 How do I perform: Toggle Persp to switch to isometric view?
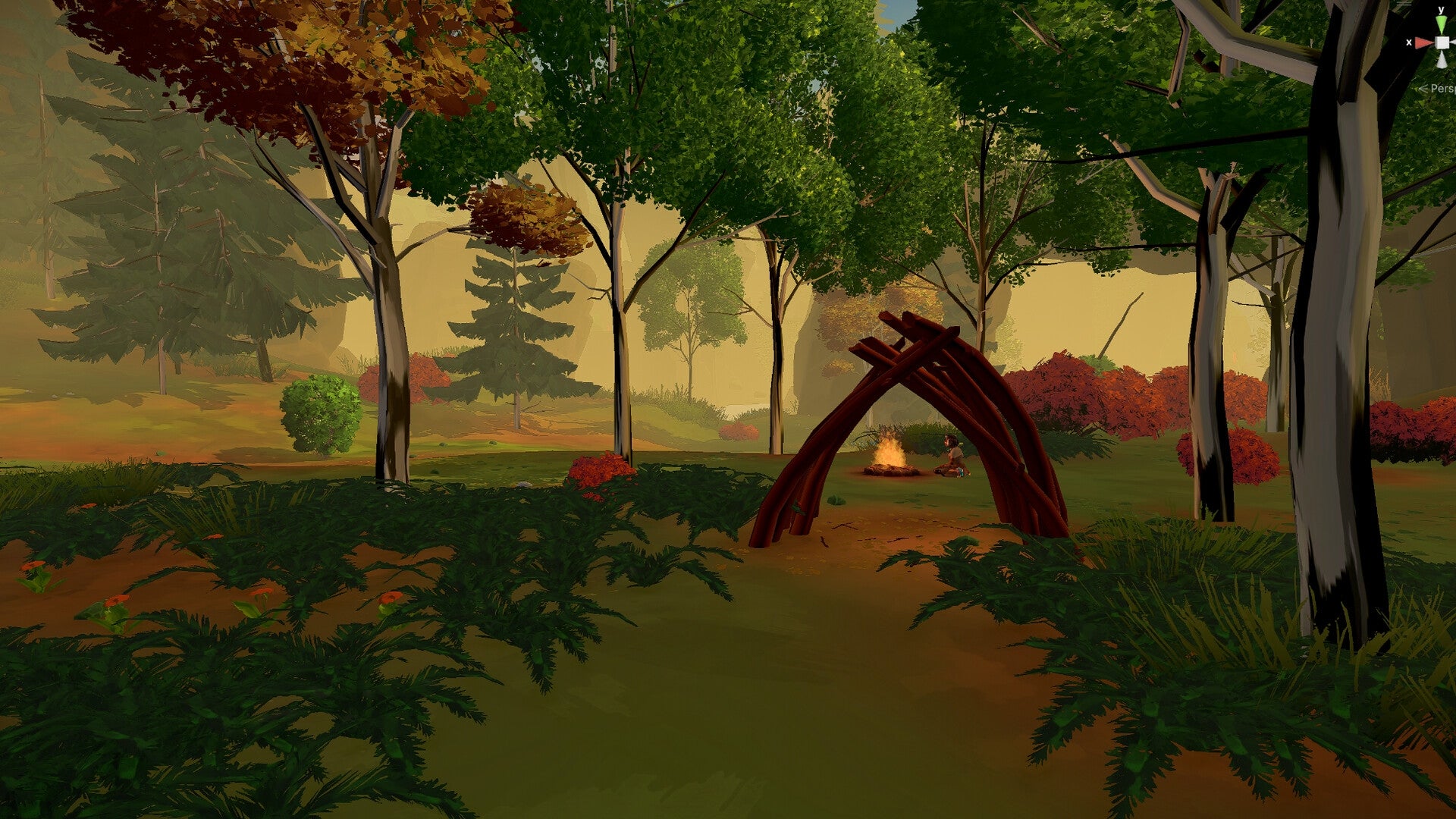pos(1443,89)
